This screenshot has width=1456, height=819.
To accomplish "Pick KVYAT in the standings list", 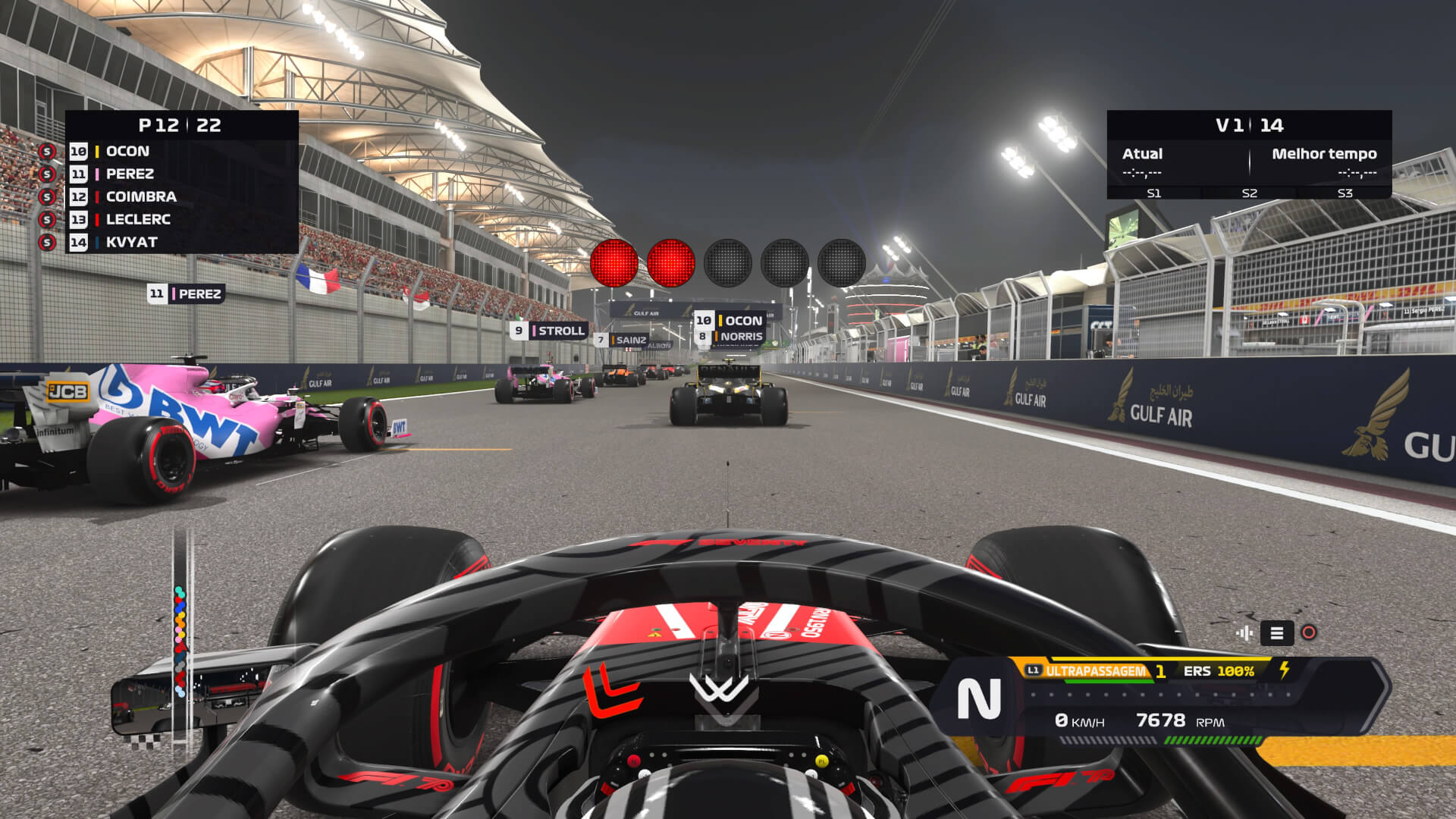I will [132, 242].
